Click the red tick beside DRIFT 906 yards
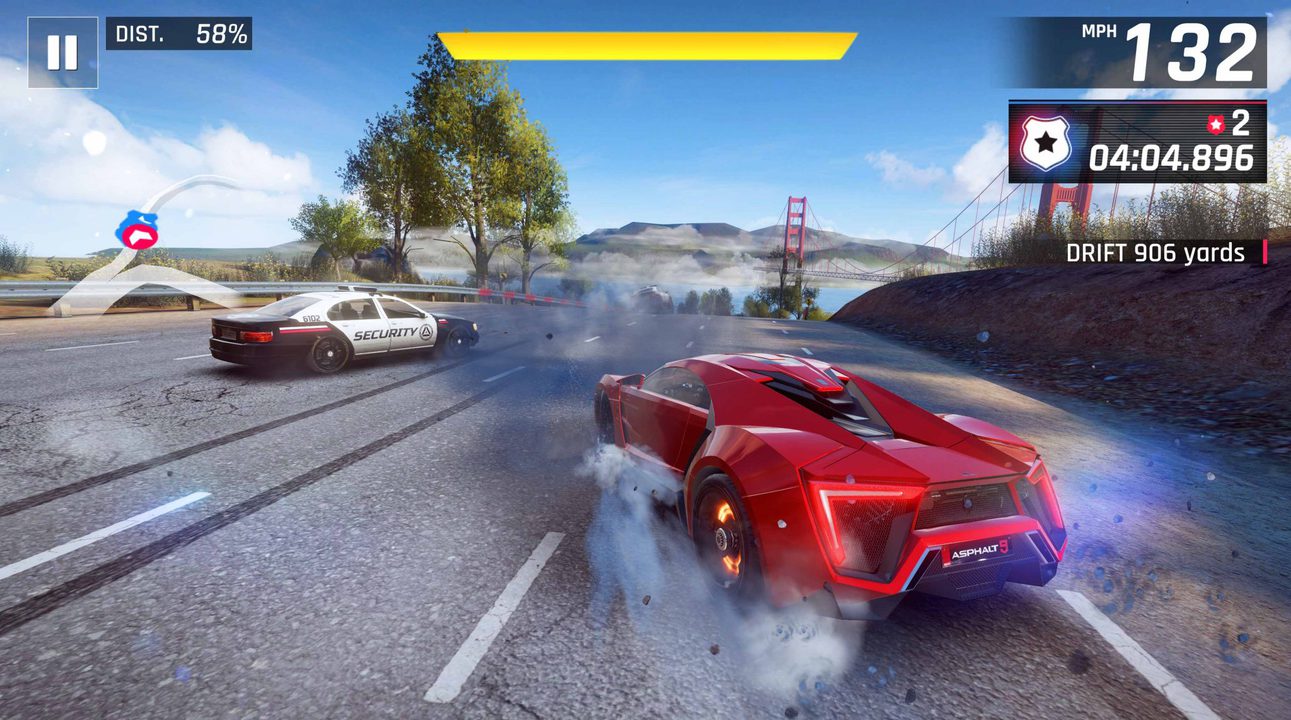Screen dimensions: 1291x720 (1264, 253)
